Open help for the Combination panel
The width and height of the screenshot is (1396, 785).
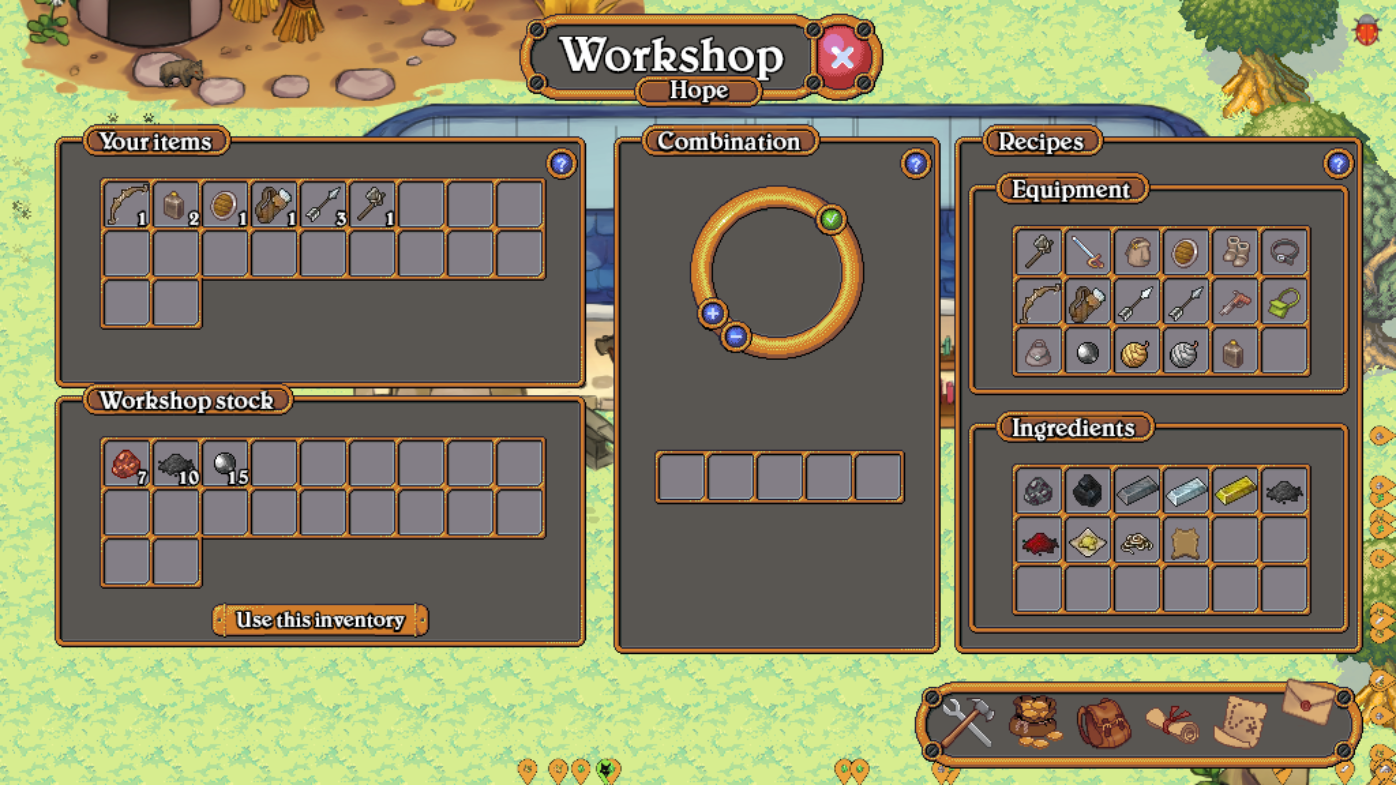(915, 164)
